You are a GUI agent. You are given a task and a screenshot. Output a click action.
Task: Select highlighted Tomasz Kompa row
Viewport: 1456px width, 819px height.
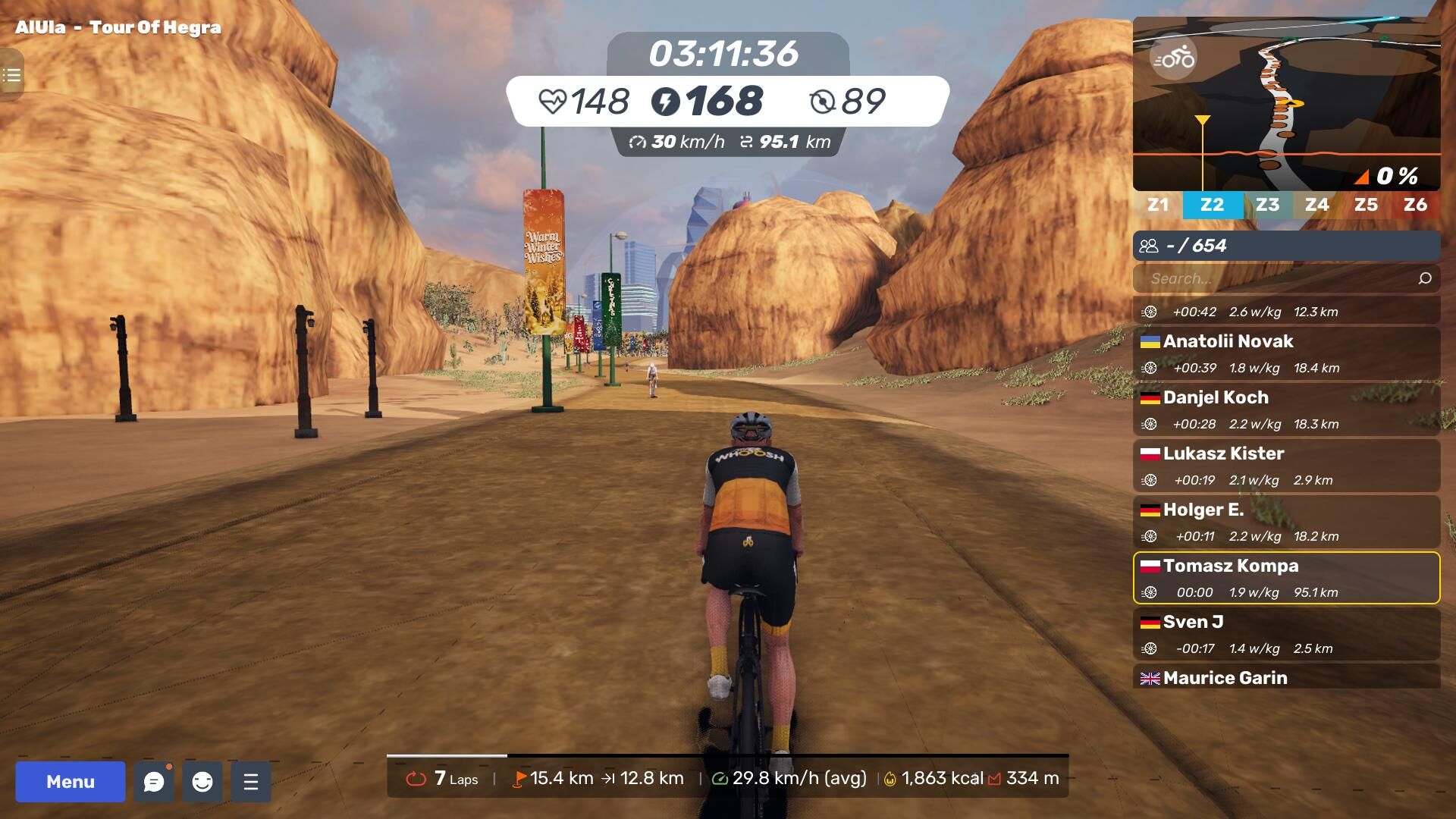point(1286,578)
